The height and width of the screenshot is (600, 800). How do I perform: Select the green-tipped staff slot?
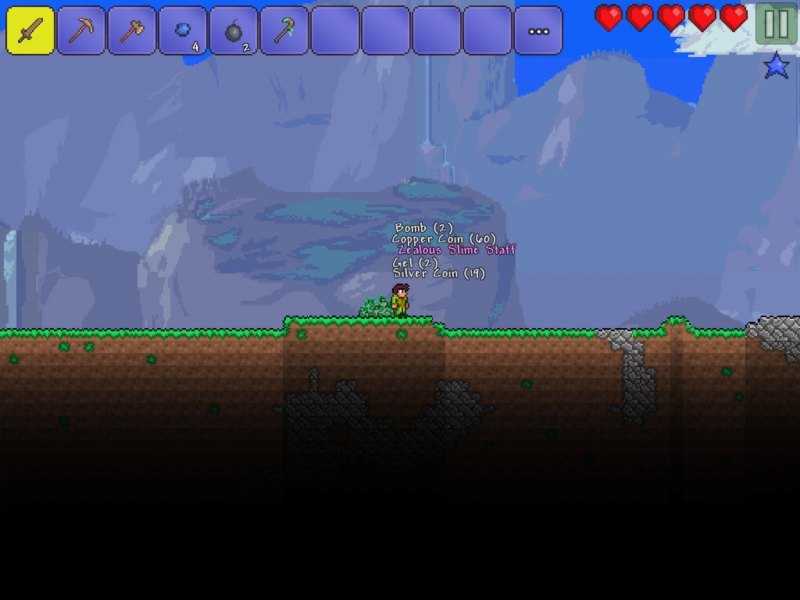pyautogui.click(x=284, y=30)
